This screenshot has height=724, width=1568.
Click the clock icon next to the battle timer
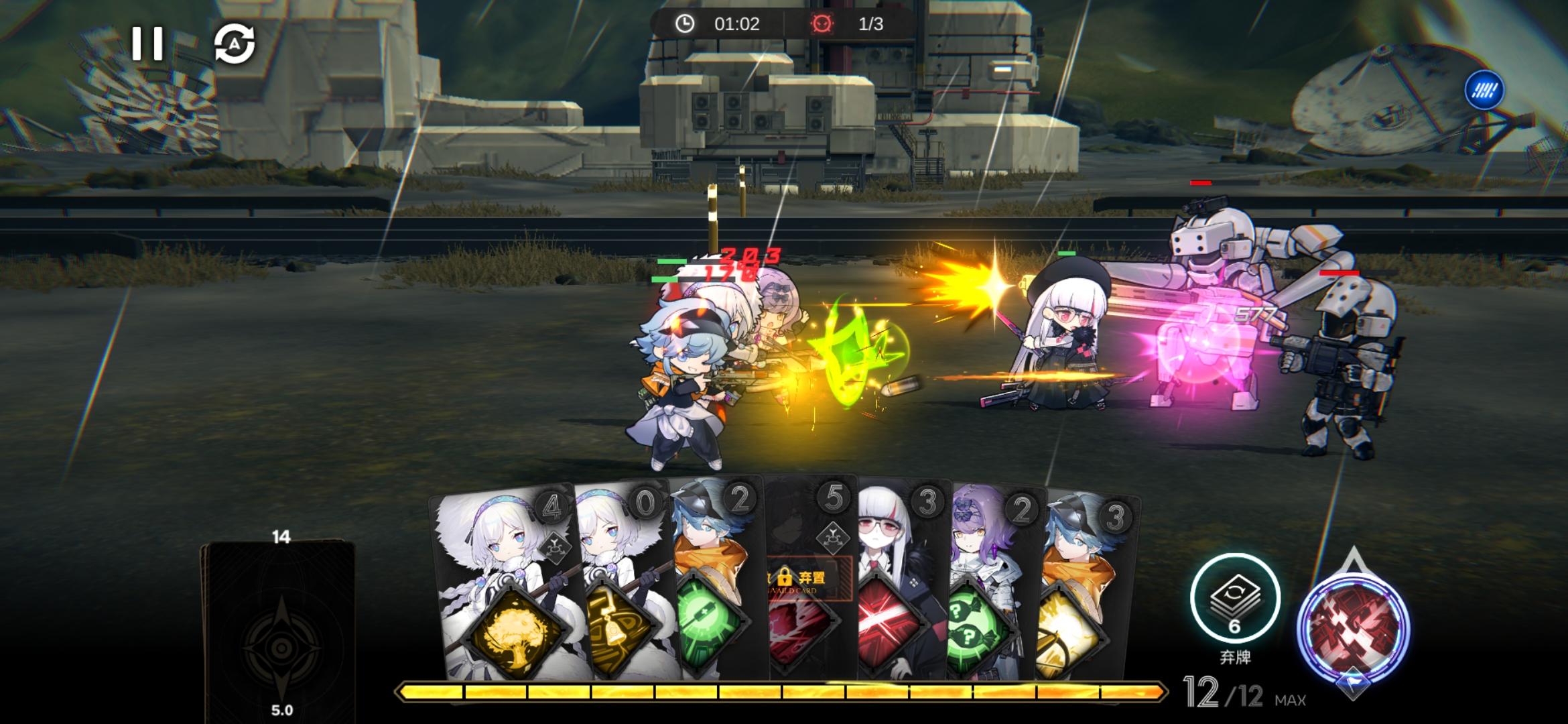click(685, 25)
